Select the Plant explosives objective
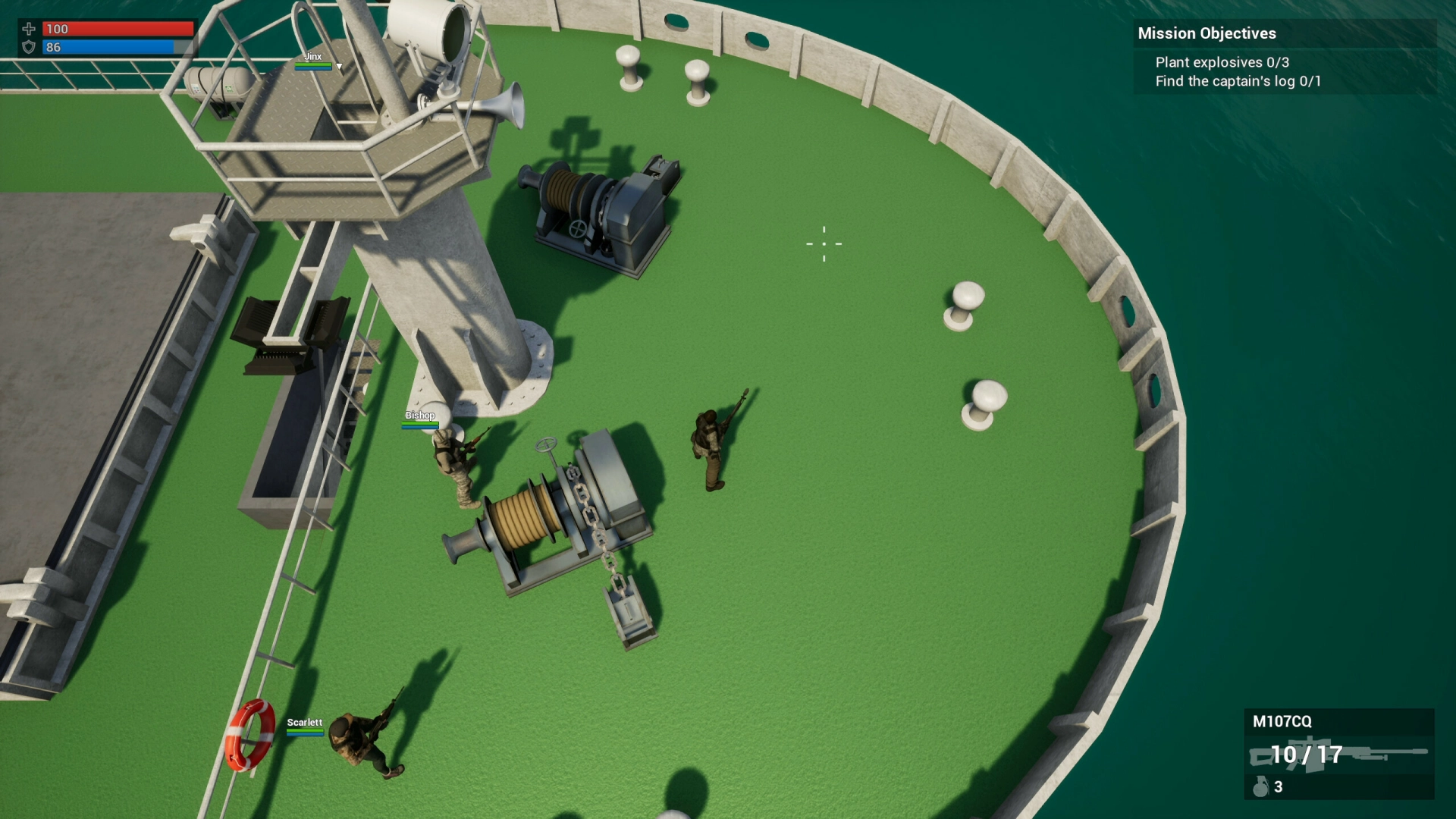Screen dimensions: 1456x819 coord(1222,62)
